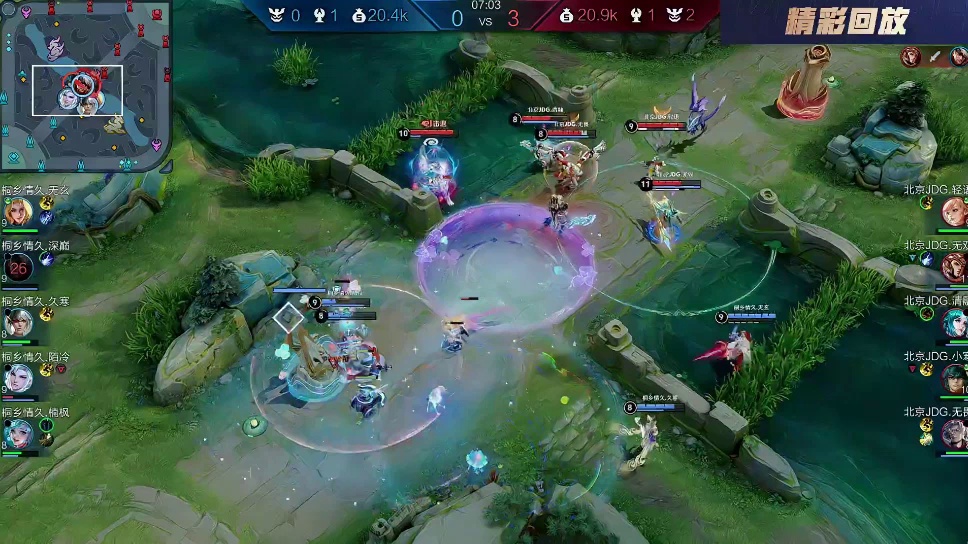Screen dimensions: 968x544
Task: Select player 桐乡情久.无玄 portrait
Action: 18,212
